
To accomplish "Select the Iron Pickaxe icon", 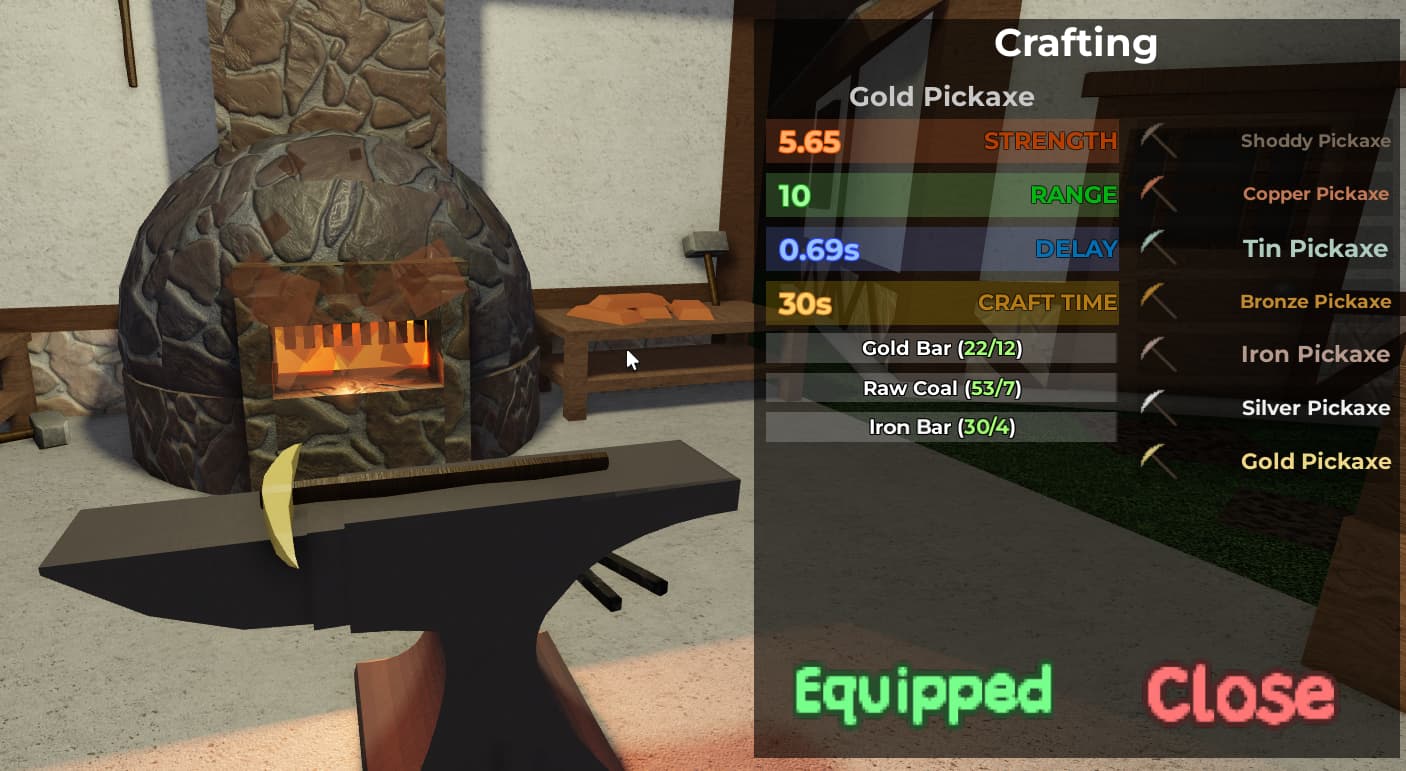I will 1160,355.
